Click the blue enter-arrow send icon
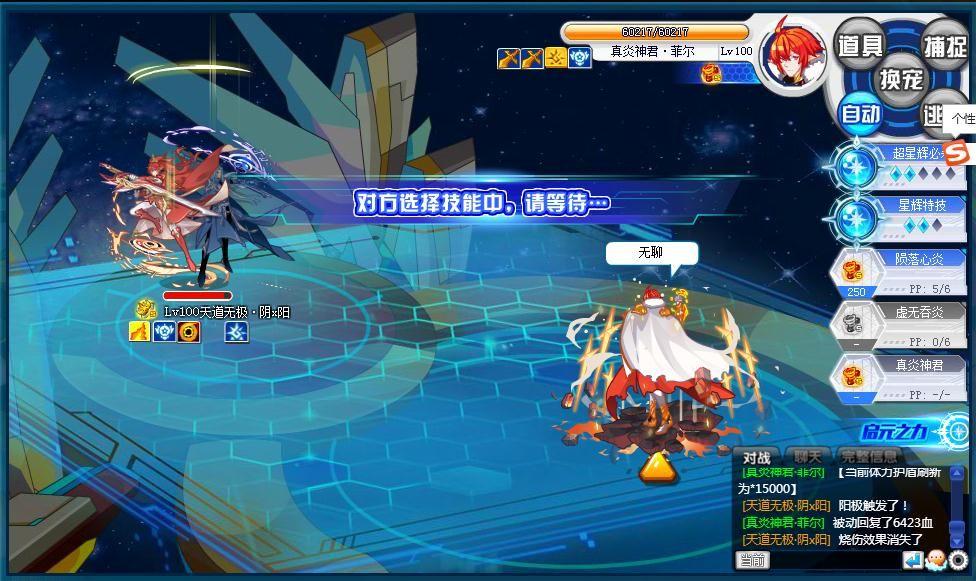This screenshot has width=976, height=581. point(913,560)
